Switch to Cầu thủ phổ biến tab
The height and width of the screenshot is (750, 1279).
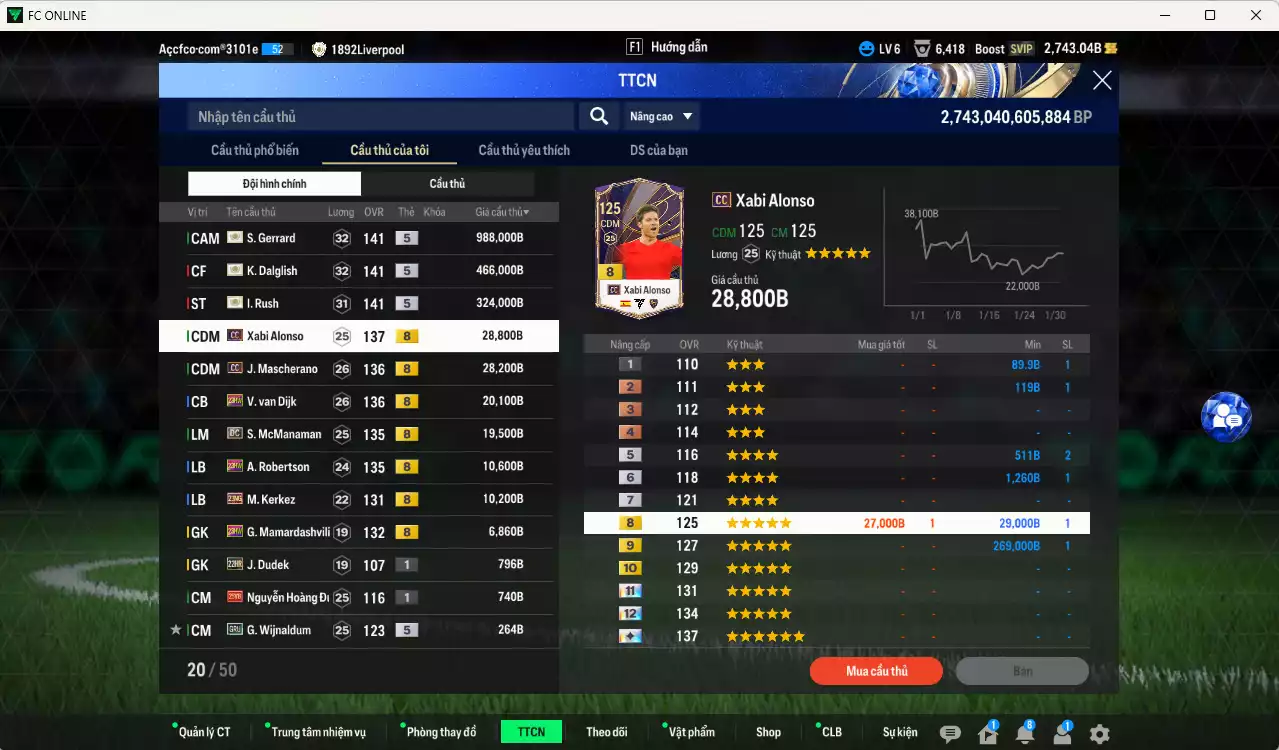click(254, 150)
